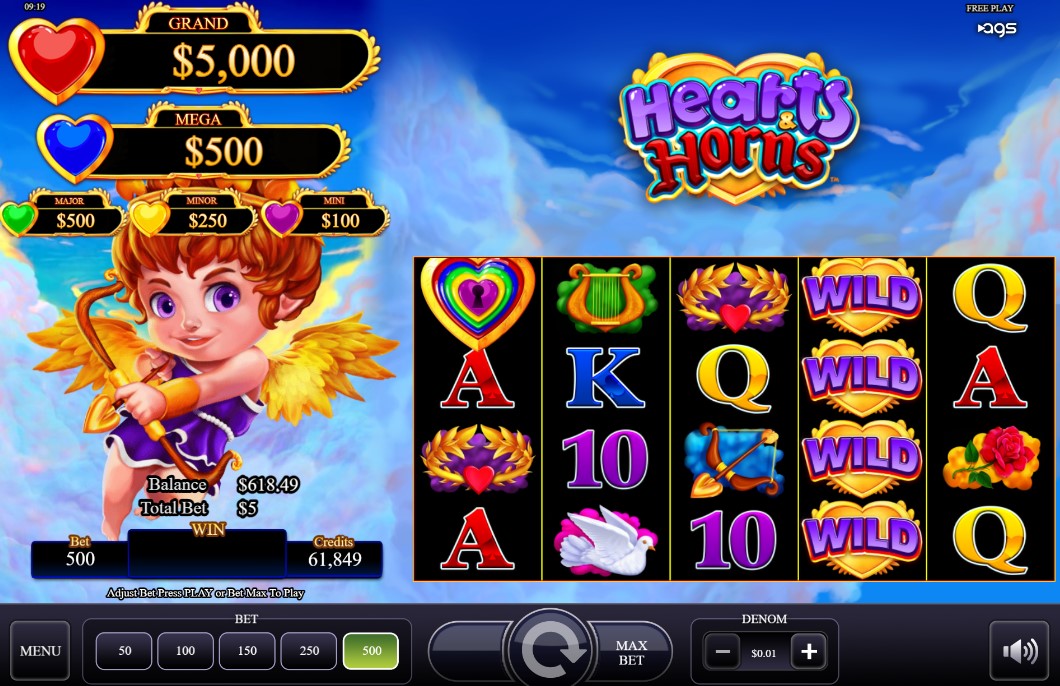Choose the 100 bet option

[x=186, y=651]
